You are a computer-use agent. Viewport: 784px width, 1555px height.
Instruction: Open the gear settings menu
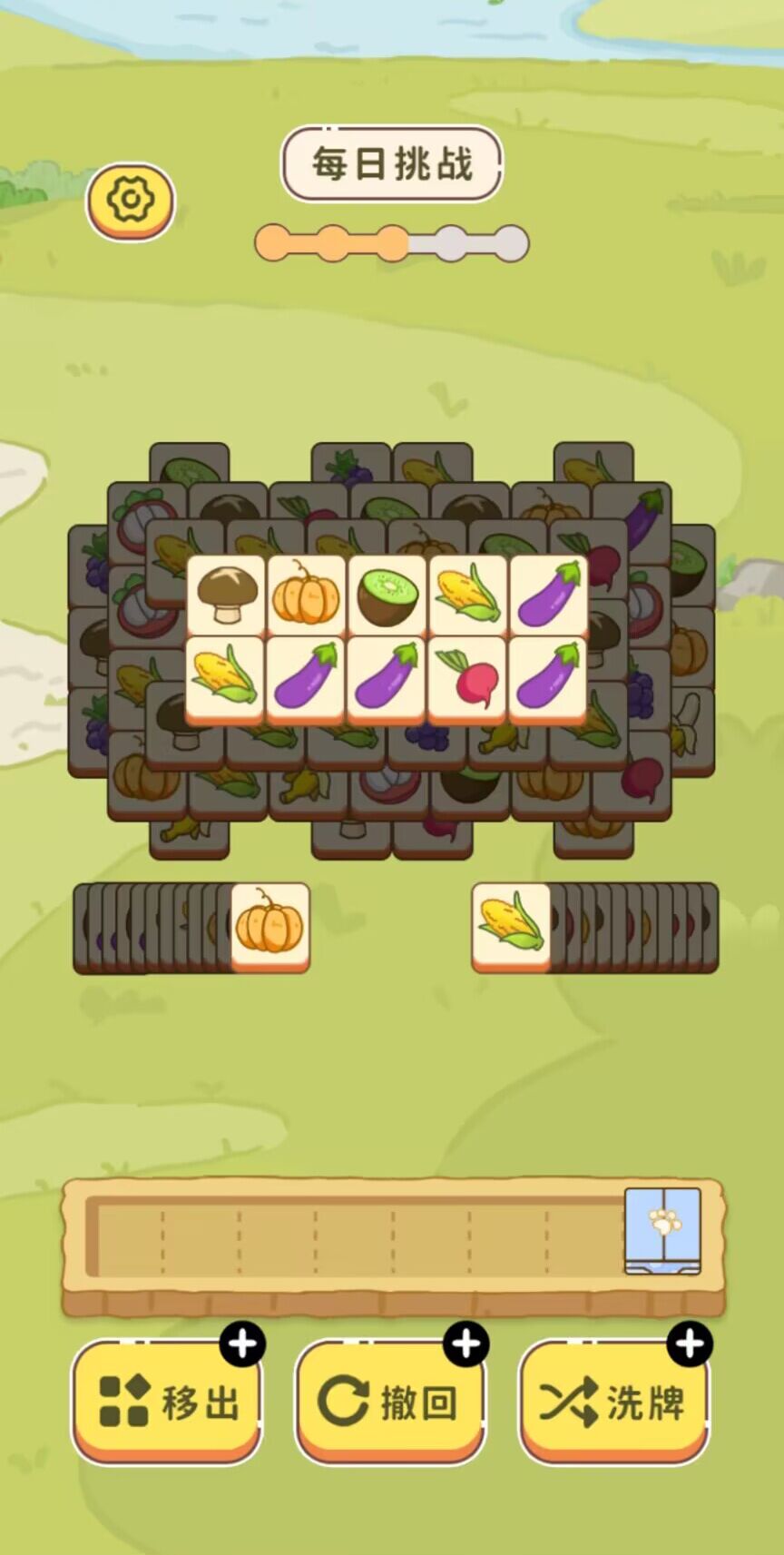[131, 200]
